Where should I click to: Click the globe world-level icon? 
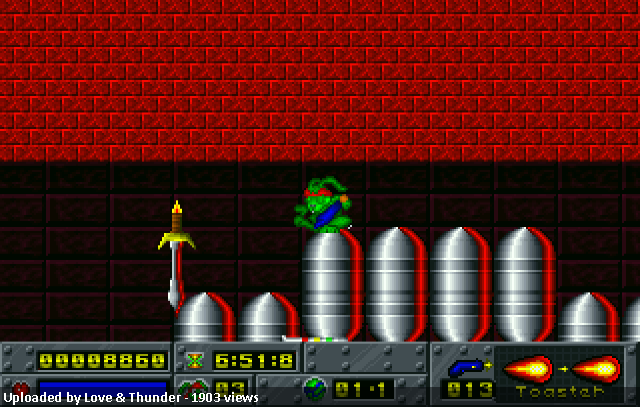click(x=314, y=387)
